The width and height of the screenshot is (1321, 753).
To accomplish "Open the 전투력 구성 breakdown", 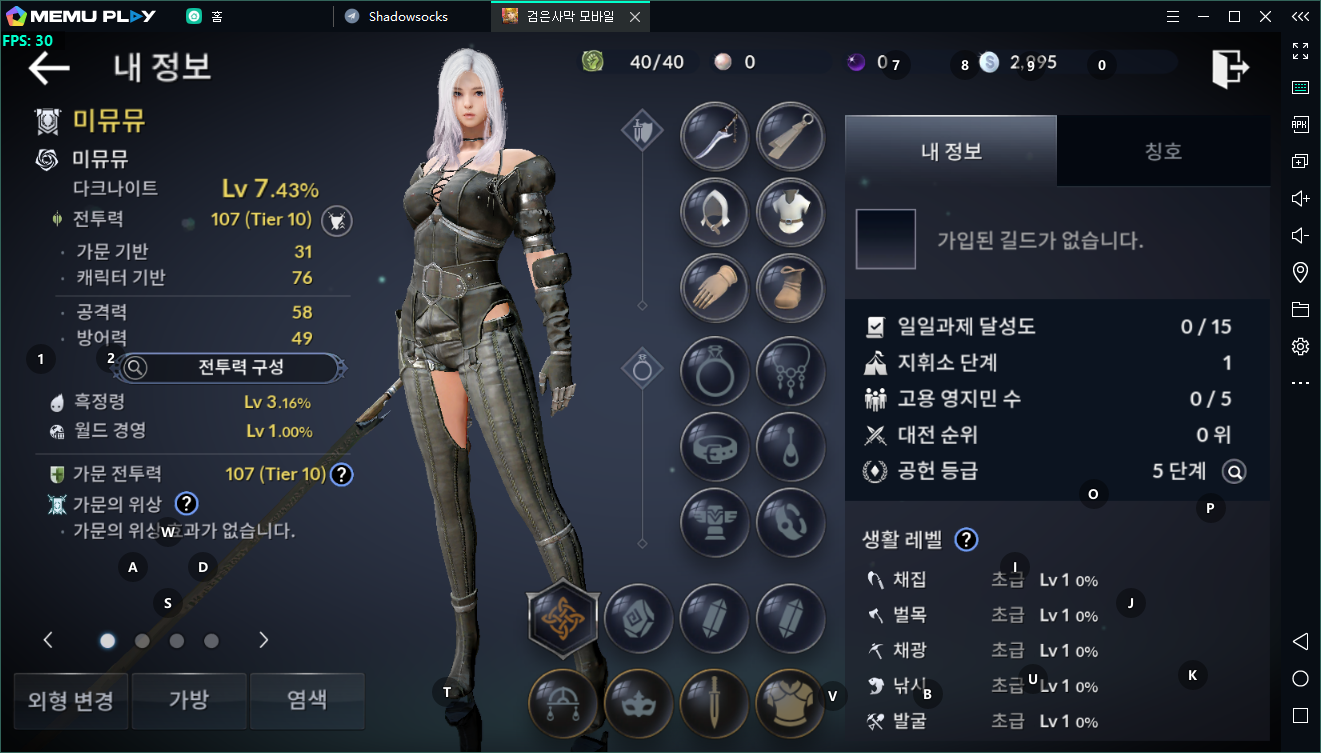I will tap(232, 368).
